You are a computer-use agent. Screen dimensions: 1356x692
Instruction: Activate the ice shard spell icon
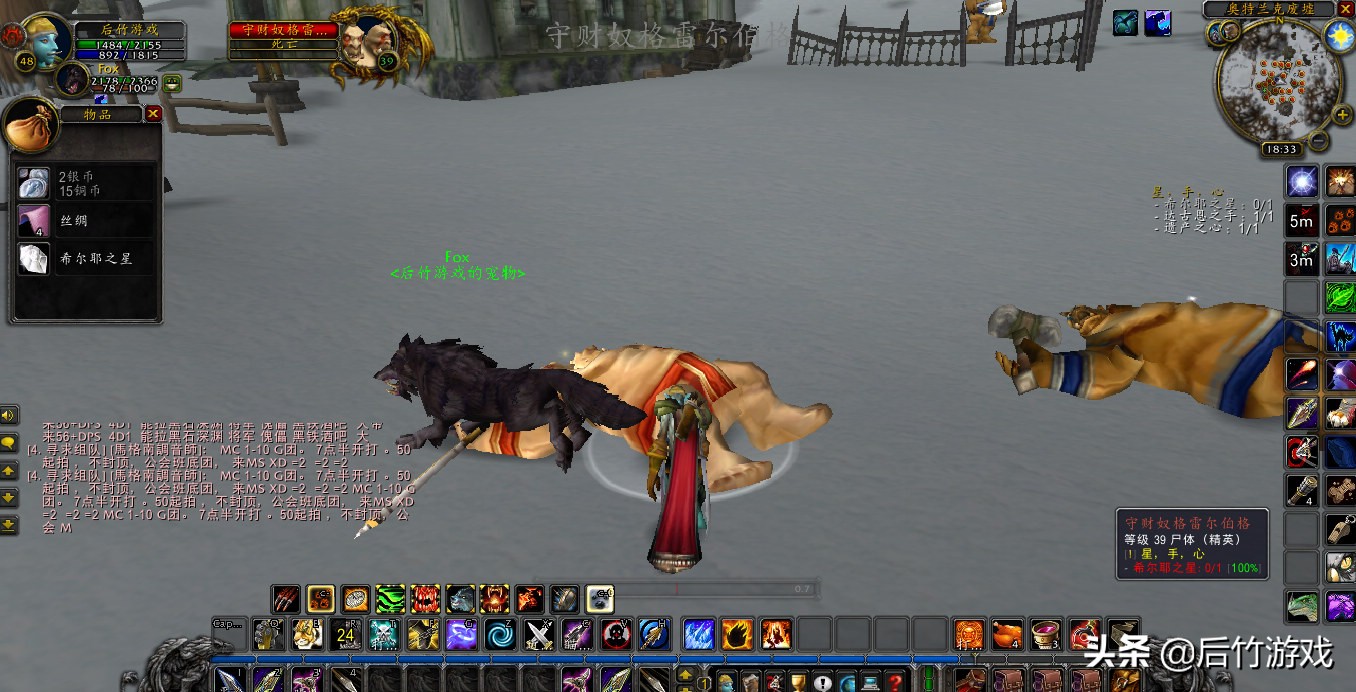coord(698,634)
